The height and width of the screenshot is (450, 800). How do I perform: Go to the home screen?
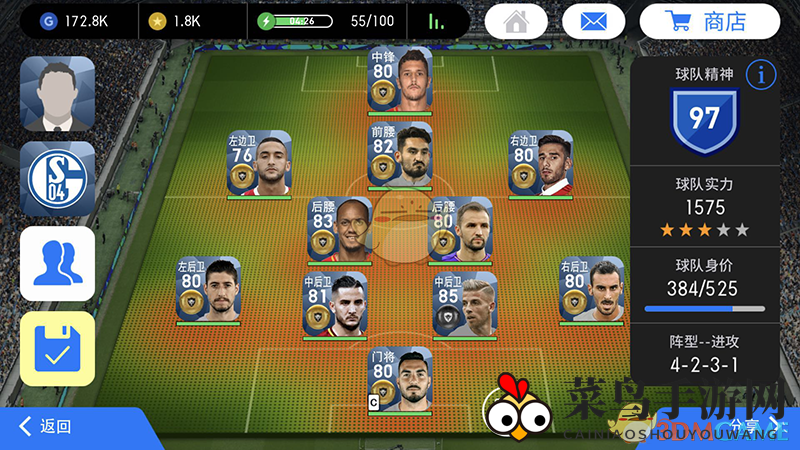516,21
